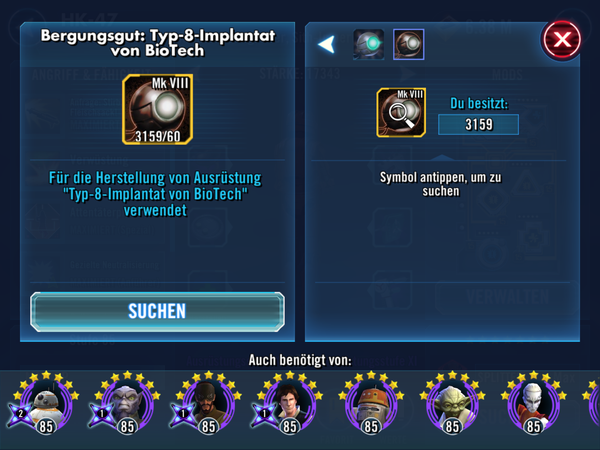Close the salvage details window

coord(562,40)
